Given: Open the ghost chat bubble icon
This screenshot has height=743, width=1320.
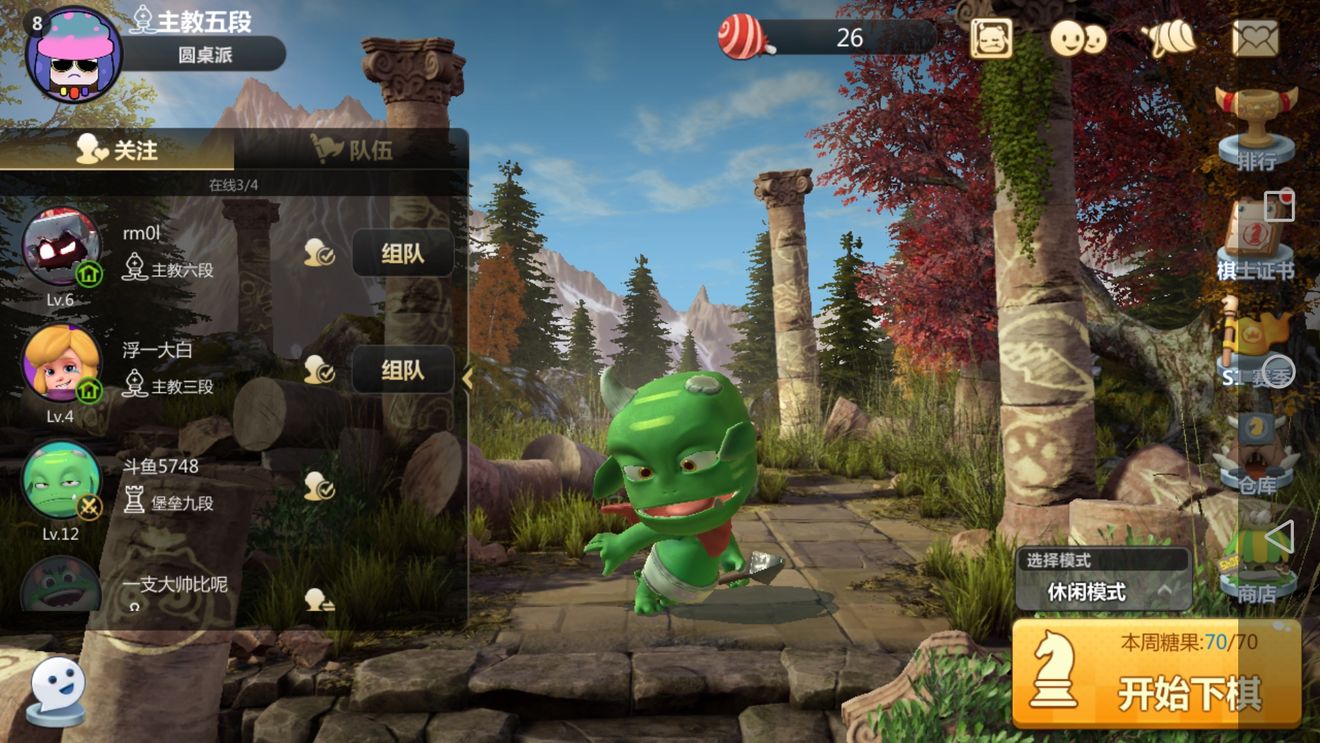Looking at the screenshot, I should point(56,689).
